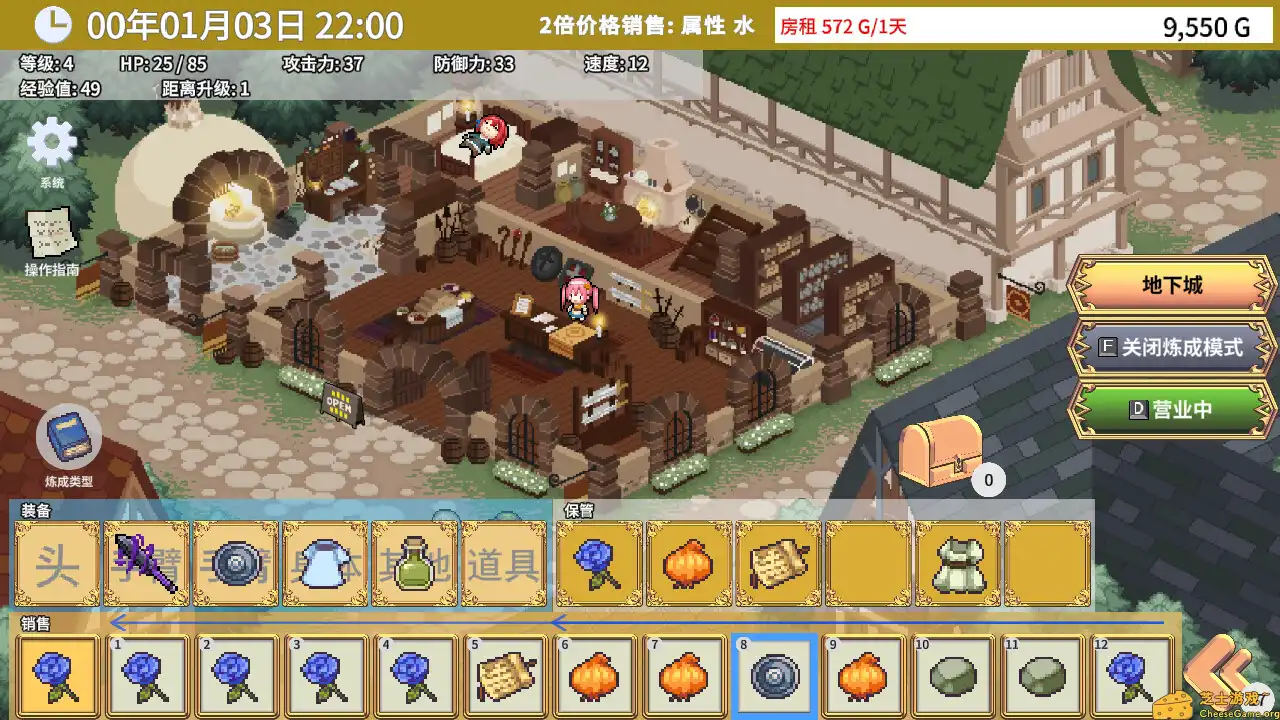The height and width of the screenshot is (720, 1280).
Task: Select the white dress in storage
Action: (x=959, y=566)
